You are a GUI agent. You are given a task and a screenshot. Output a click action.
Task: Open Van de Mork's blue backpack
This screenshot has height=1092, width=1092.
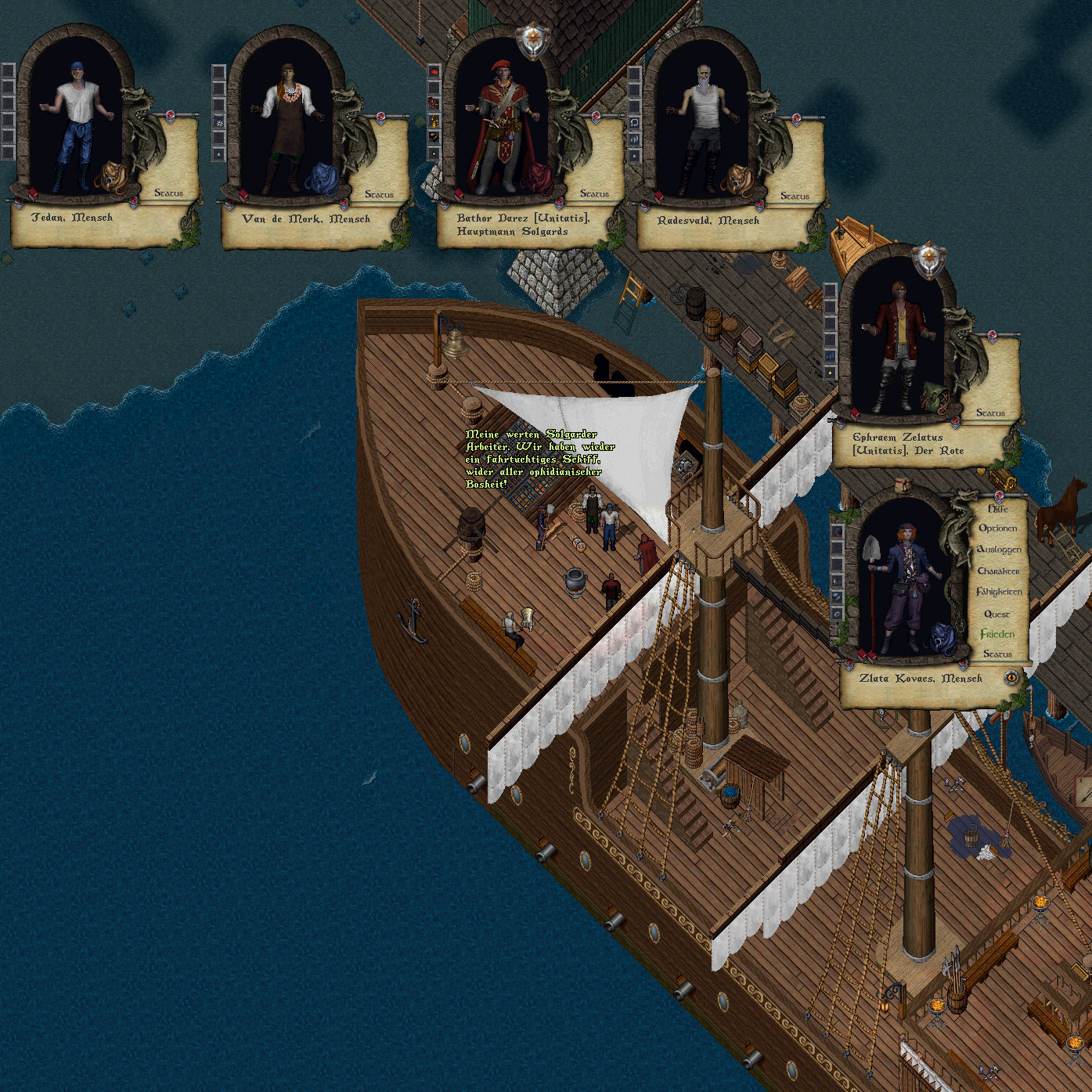tap(322, 178)
